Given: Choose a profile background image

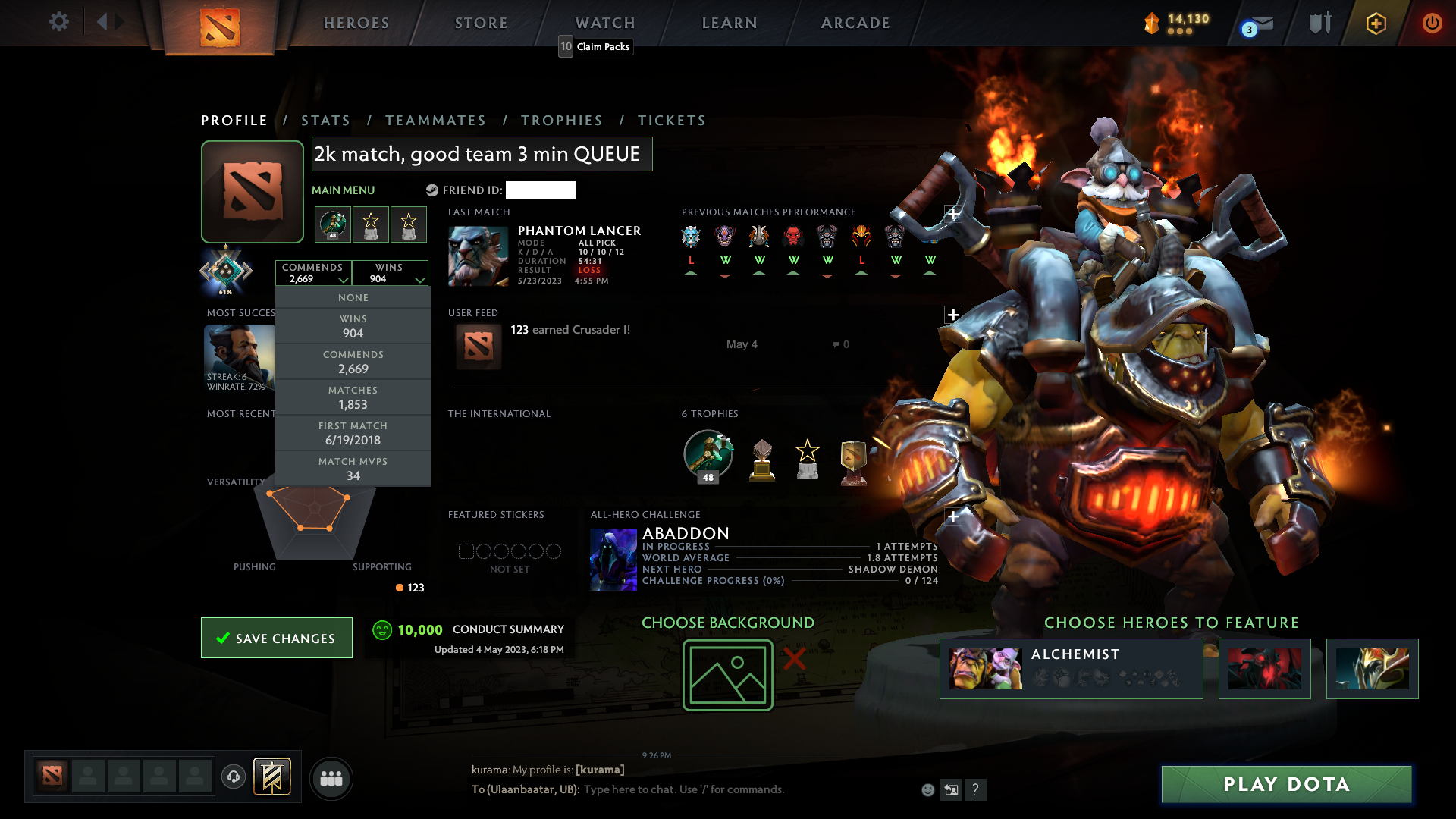Looking at the screenshot, I should click(x=728, y=674).
